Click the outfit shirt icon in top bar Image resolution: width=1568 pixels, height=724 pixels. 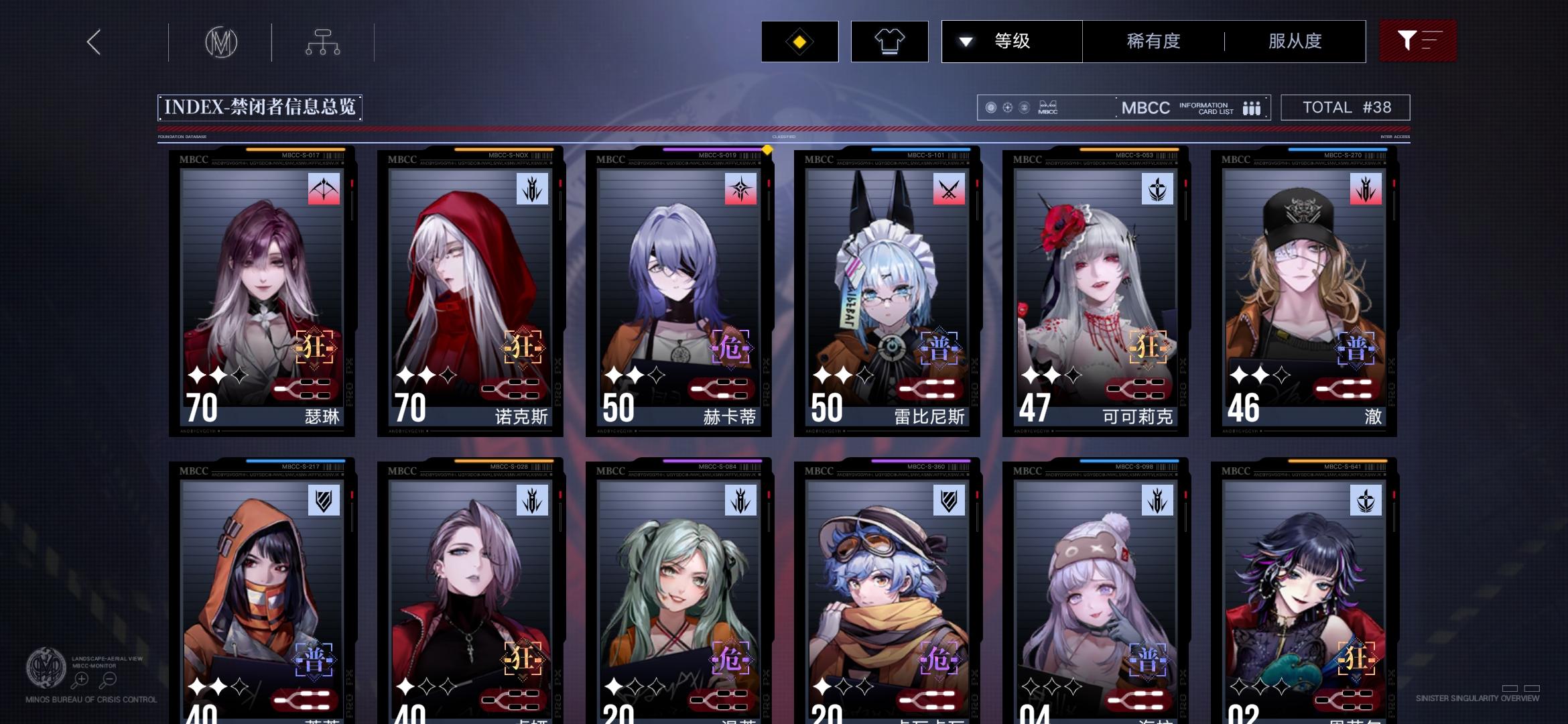click(x=889, y=41)
